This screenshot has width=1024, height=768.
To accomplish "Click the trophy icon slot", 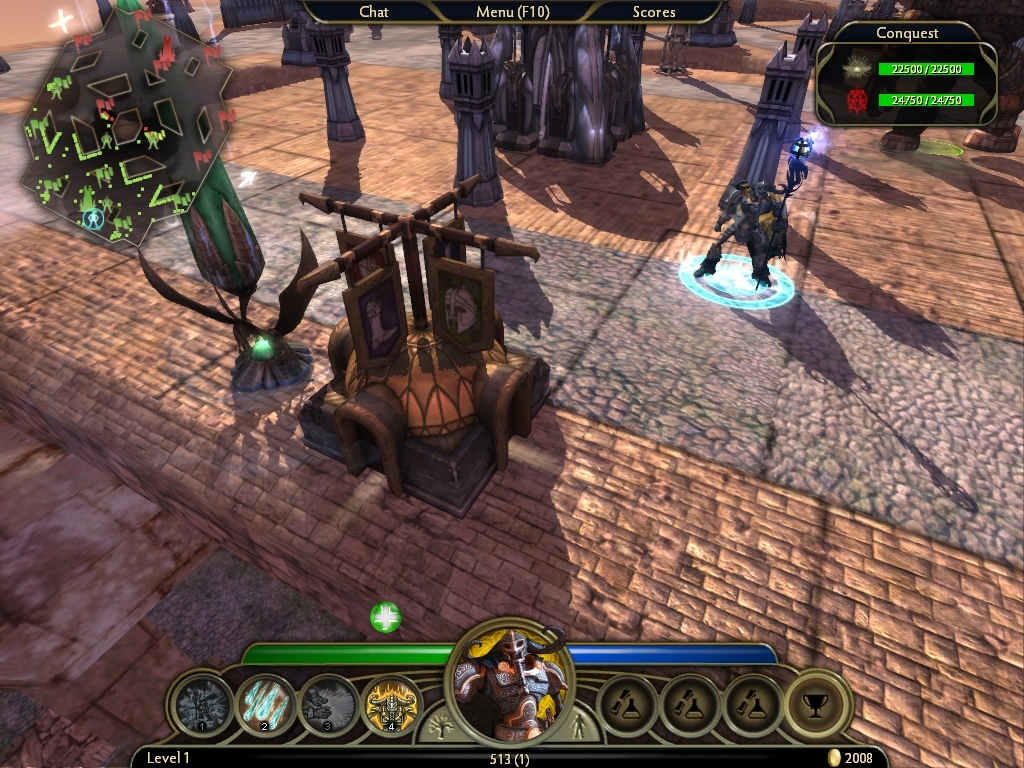I will pos(815,706).
